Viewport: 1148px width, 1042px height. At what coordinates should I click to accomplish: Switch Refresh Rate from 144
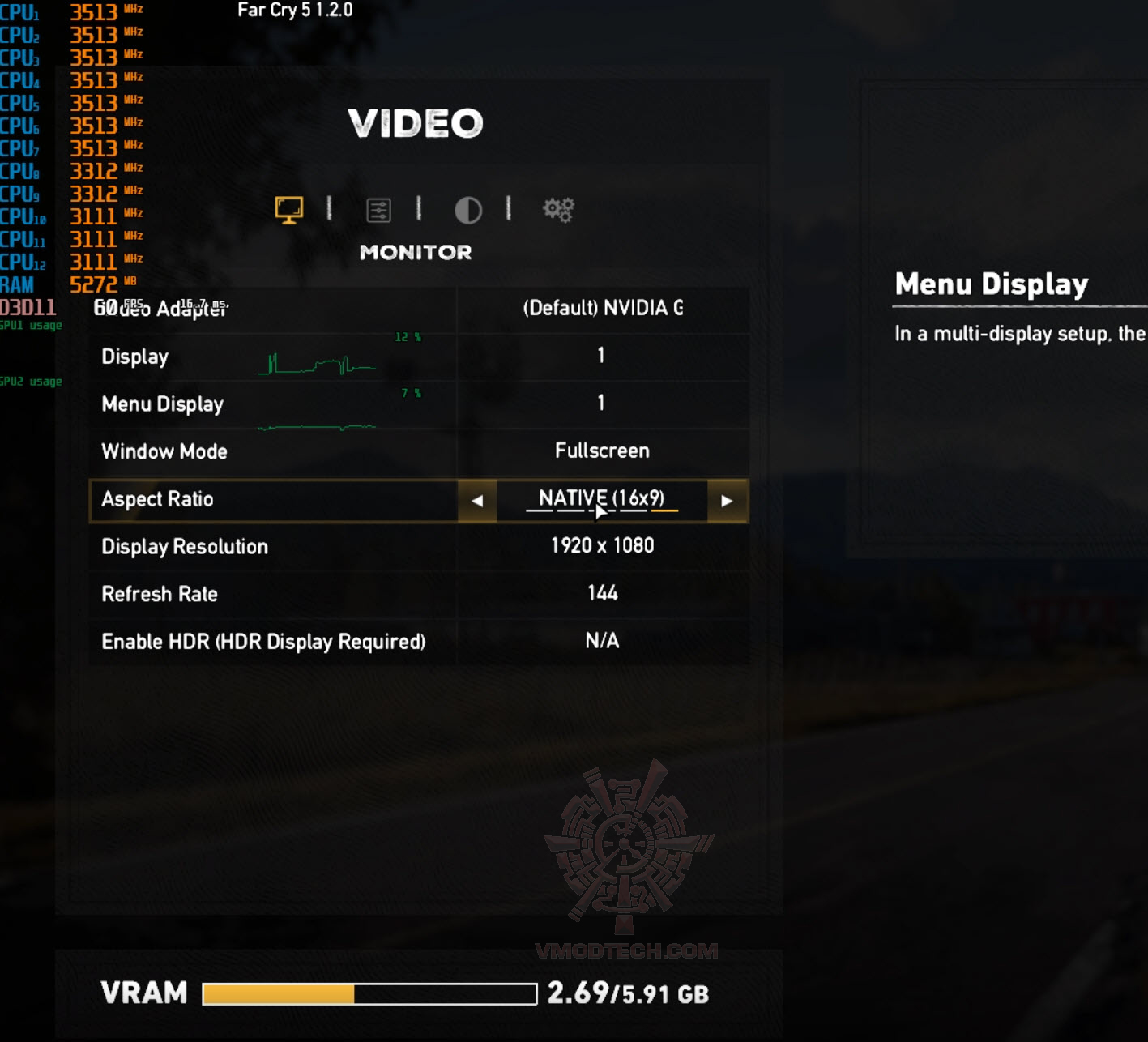[x=602, y=593]
